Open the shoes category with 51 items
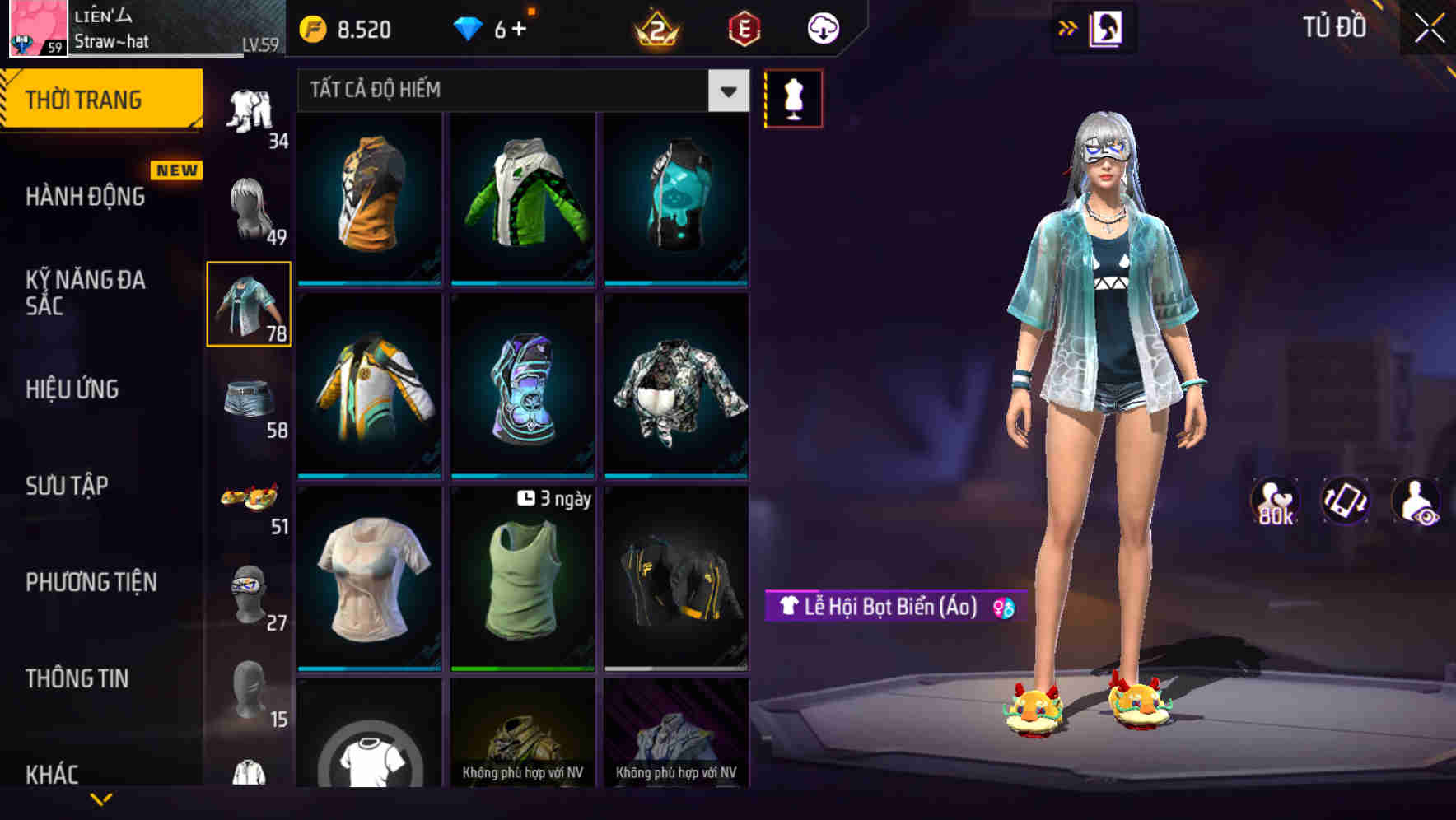 [x=249, y=498]
